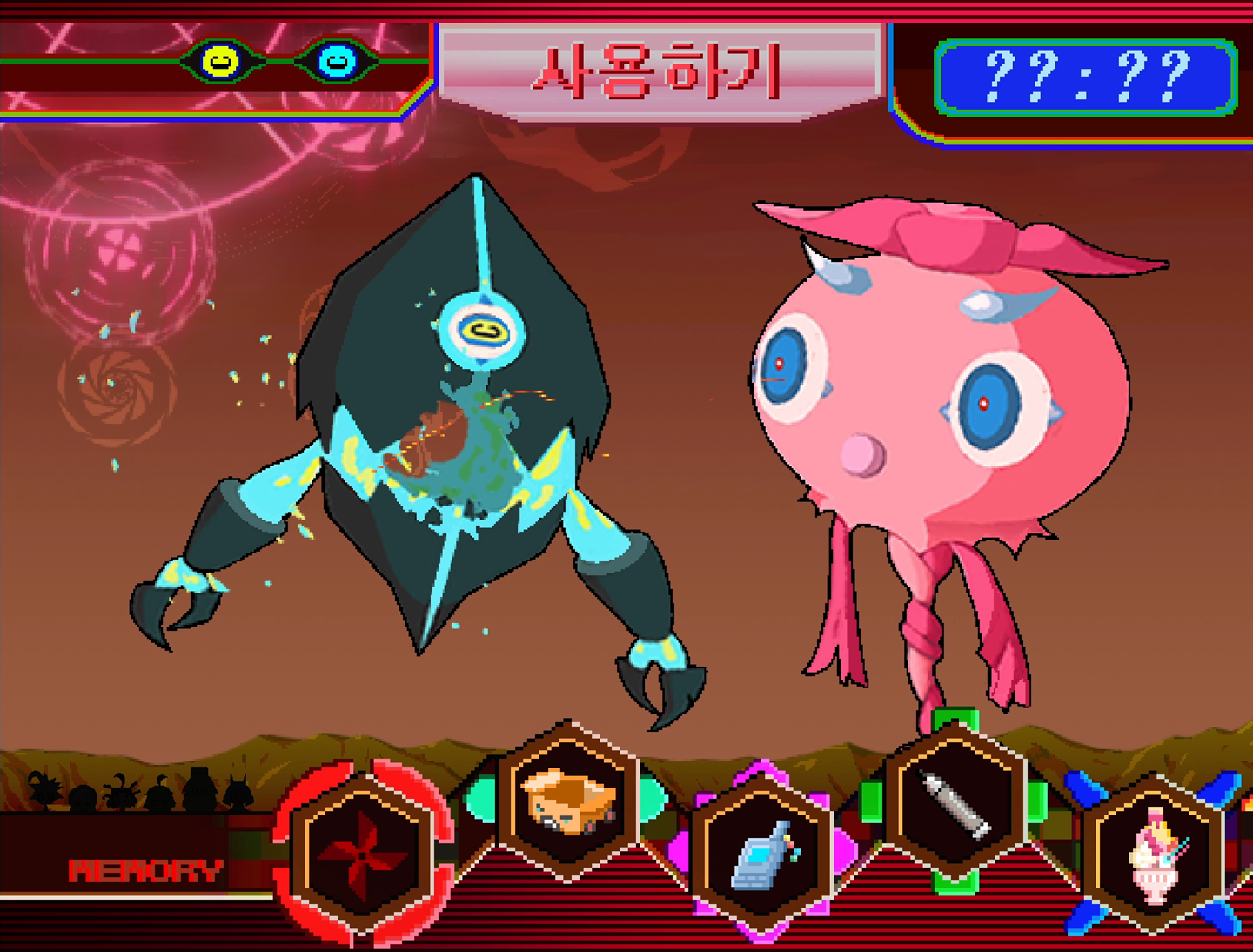Choose the orange cardboard box item
Viewport: 1253px width, 952px height.
click(x=570, y=801)
